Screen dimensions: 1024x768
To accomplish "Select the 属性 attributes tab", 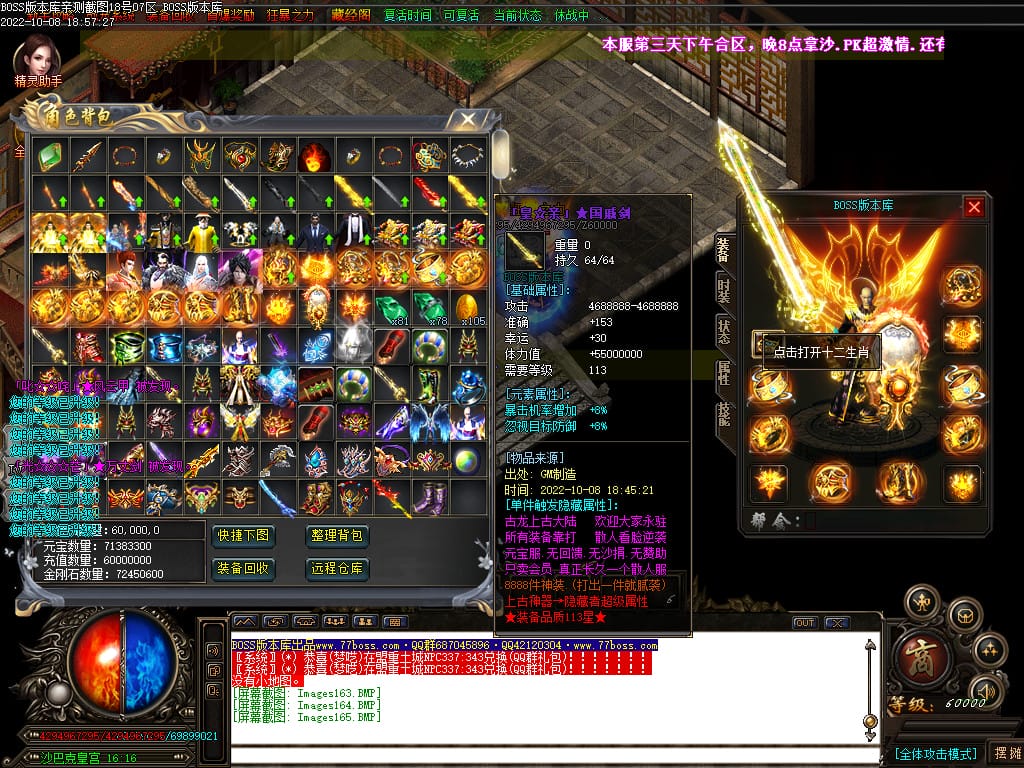I will coord(723,374).
